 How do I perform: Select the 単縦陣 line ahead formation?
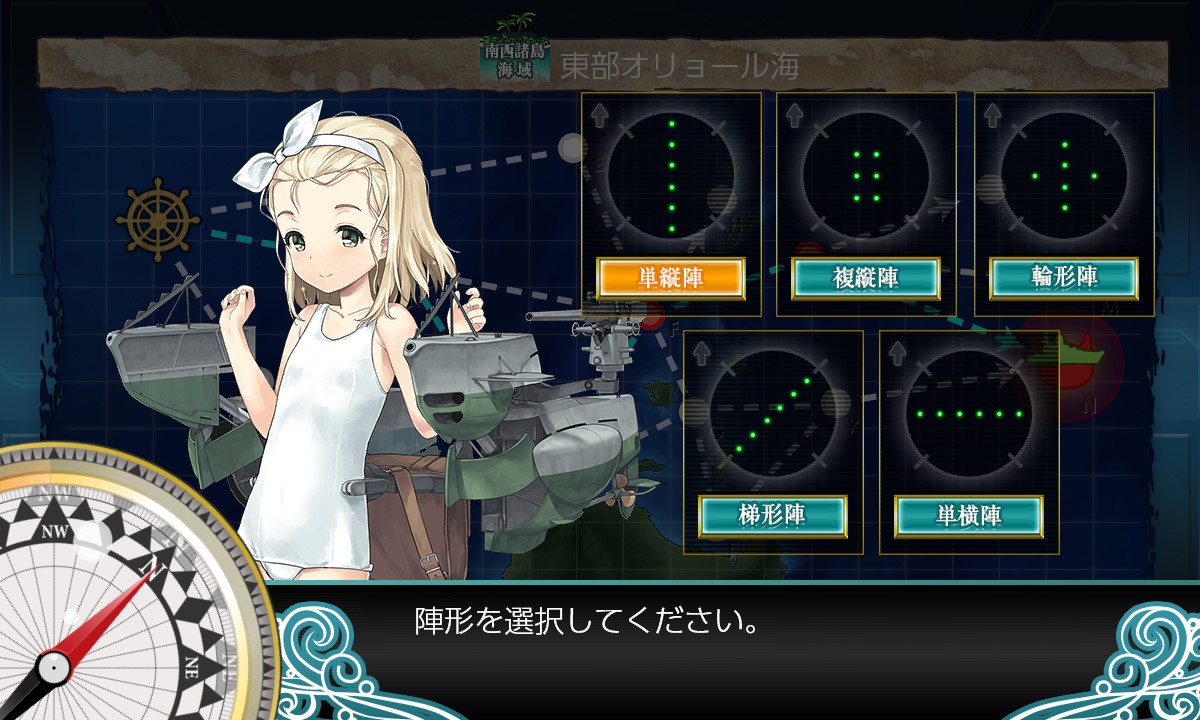(x=671, y=279)
